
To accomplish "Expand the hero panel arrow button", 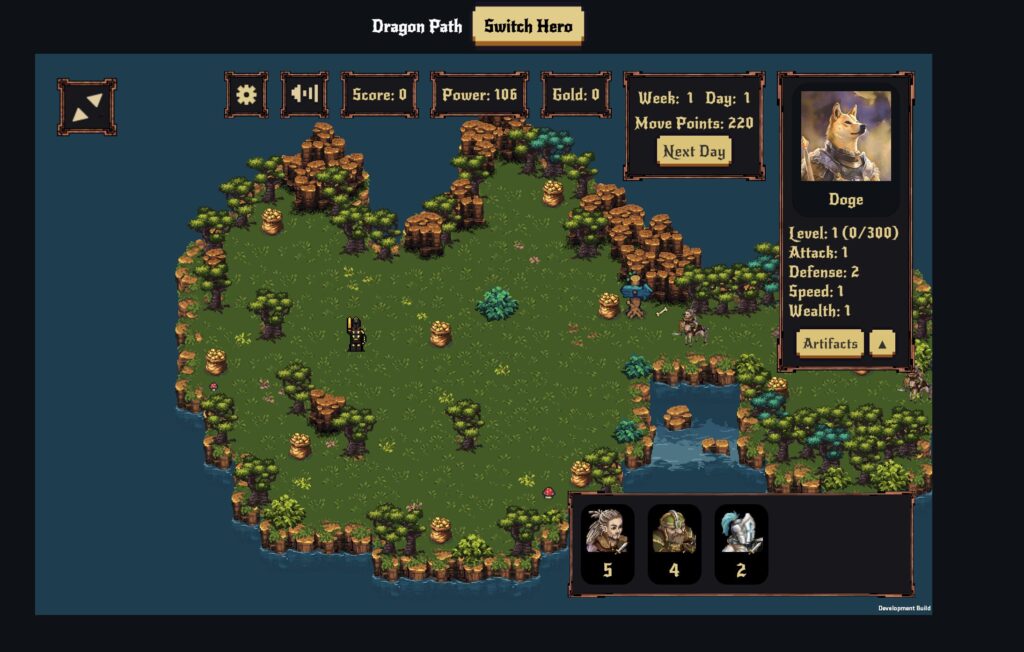I will [882, 344].
